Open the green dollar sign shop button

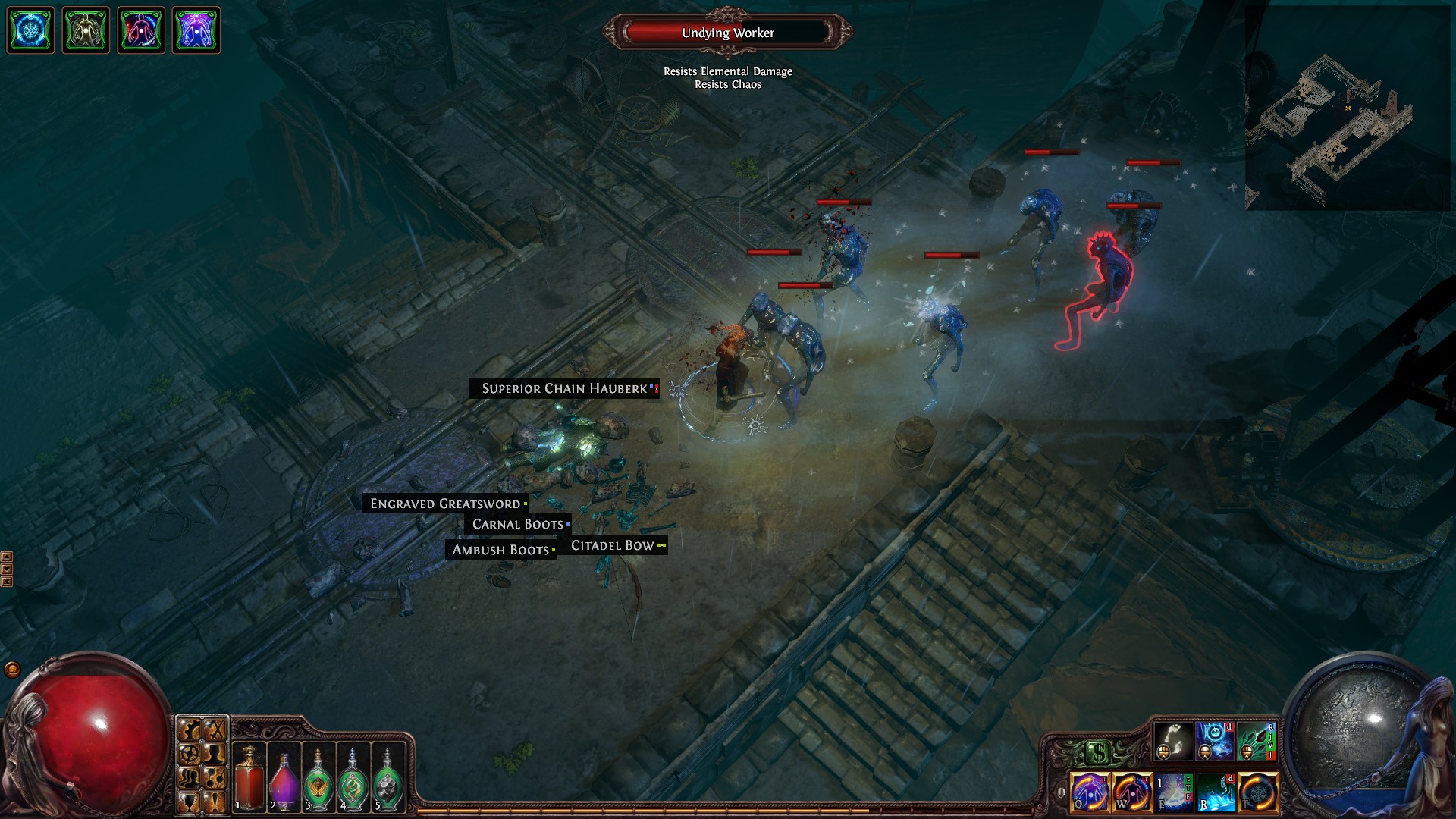coord(1098,753)
